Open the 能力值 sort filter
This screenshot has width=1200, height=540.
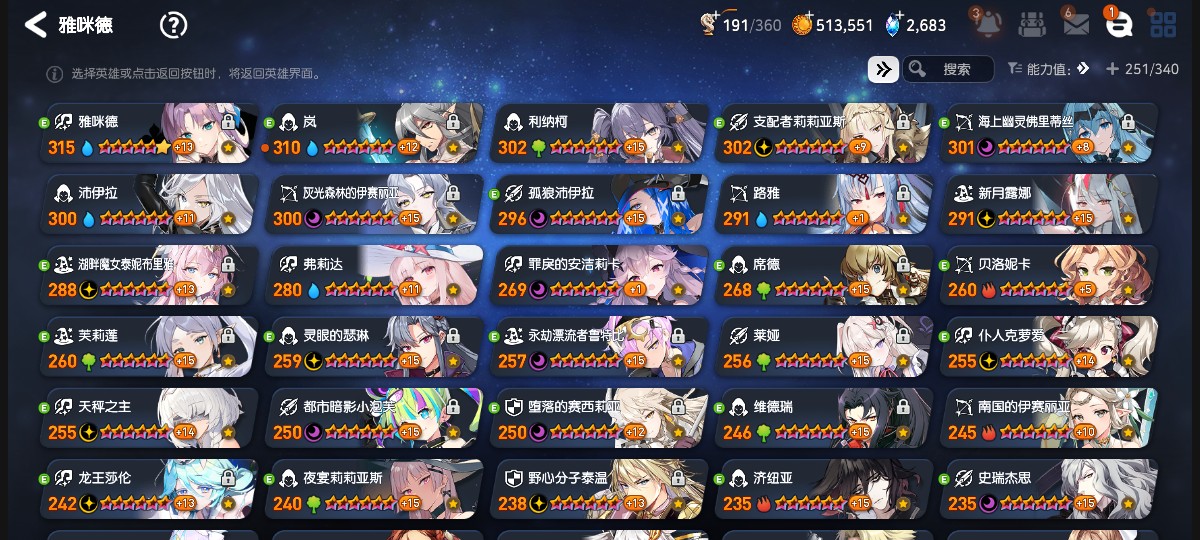click(1046, 69)
